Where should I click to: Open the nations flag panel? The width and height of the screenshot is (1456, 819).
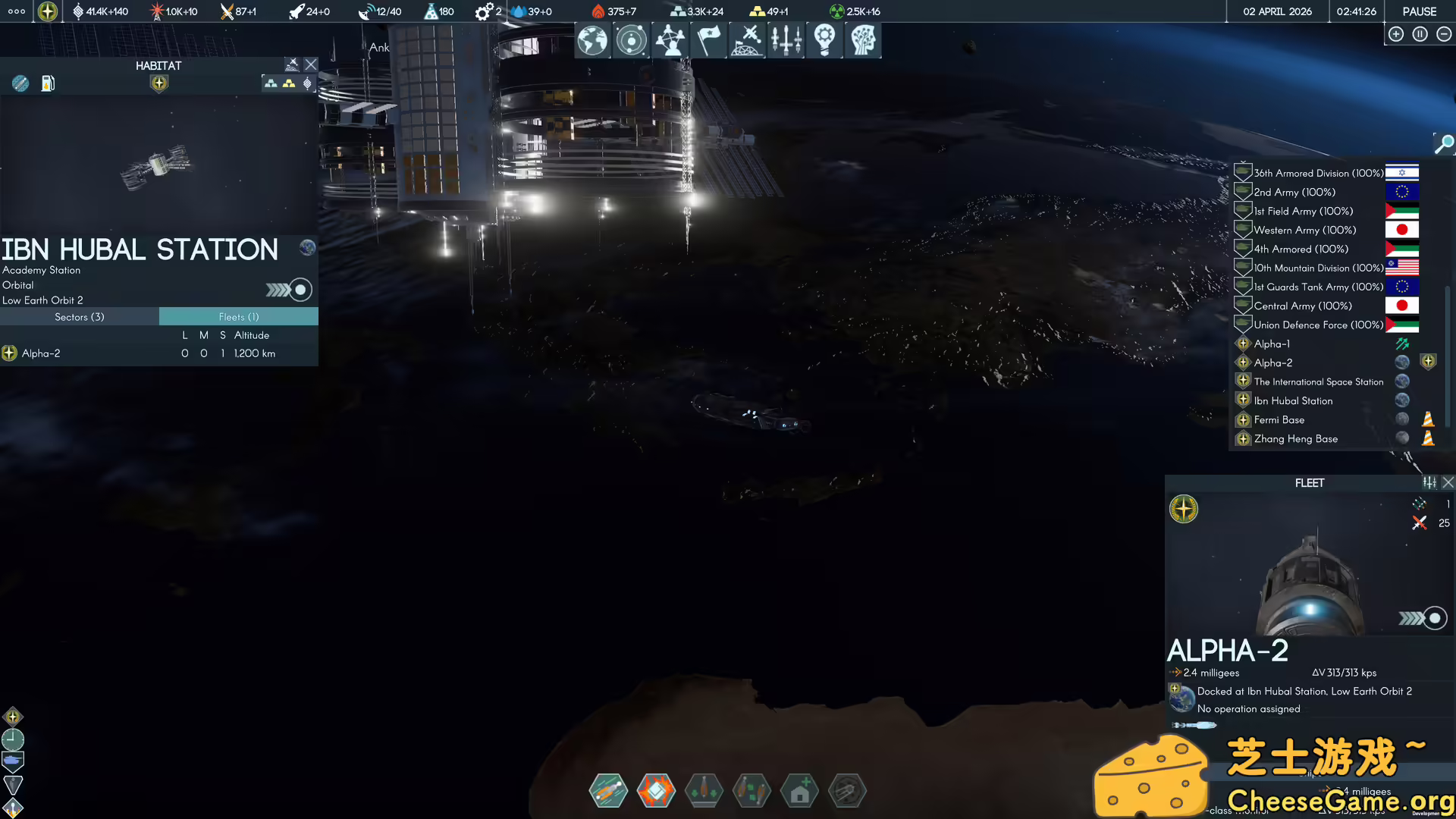pyautogui.click(x=708, y=40)
